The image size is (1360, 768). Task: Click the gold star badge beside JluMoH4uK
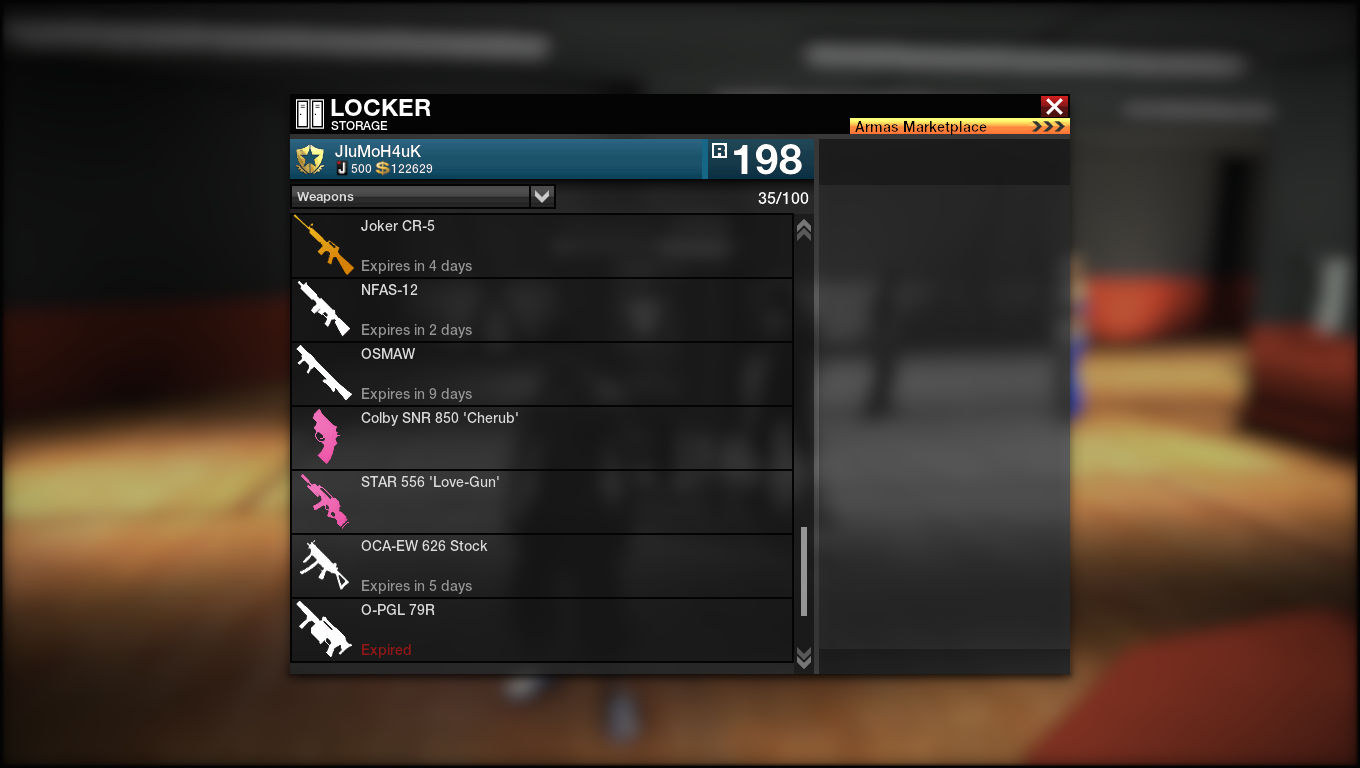[311, 160]
